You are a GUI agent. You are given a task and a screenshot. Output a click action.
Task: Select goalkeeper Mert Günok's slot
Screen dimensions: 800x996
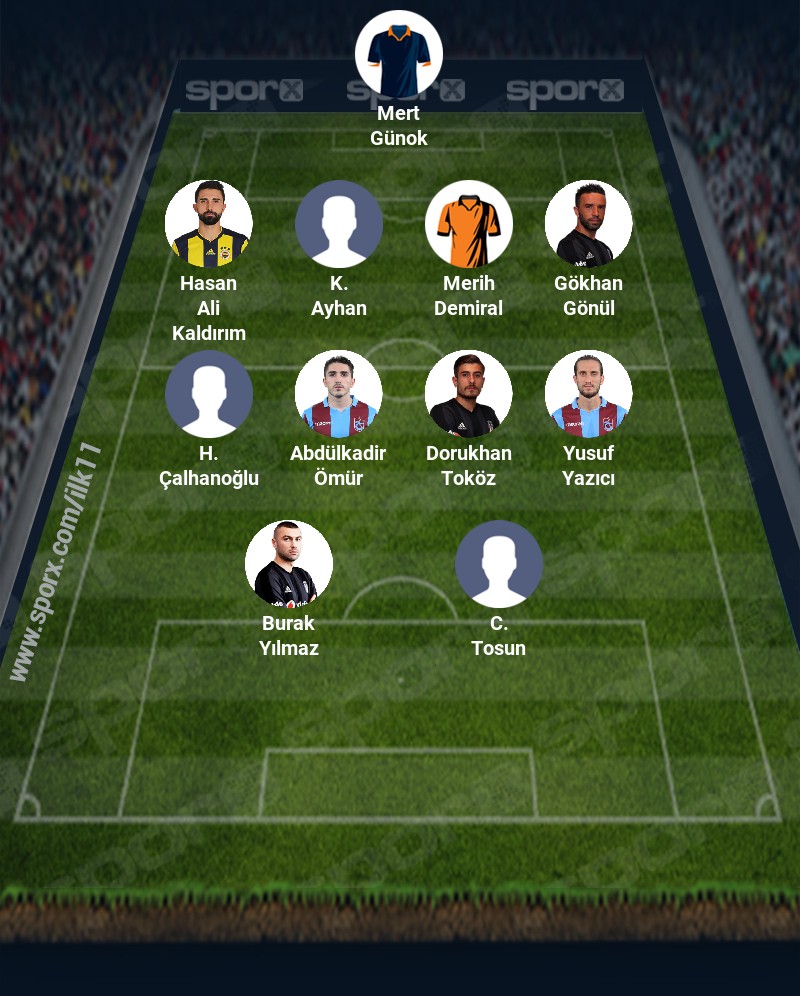click(x=399, y=54)
